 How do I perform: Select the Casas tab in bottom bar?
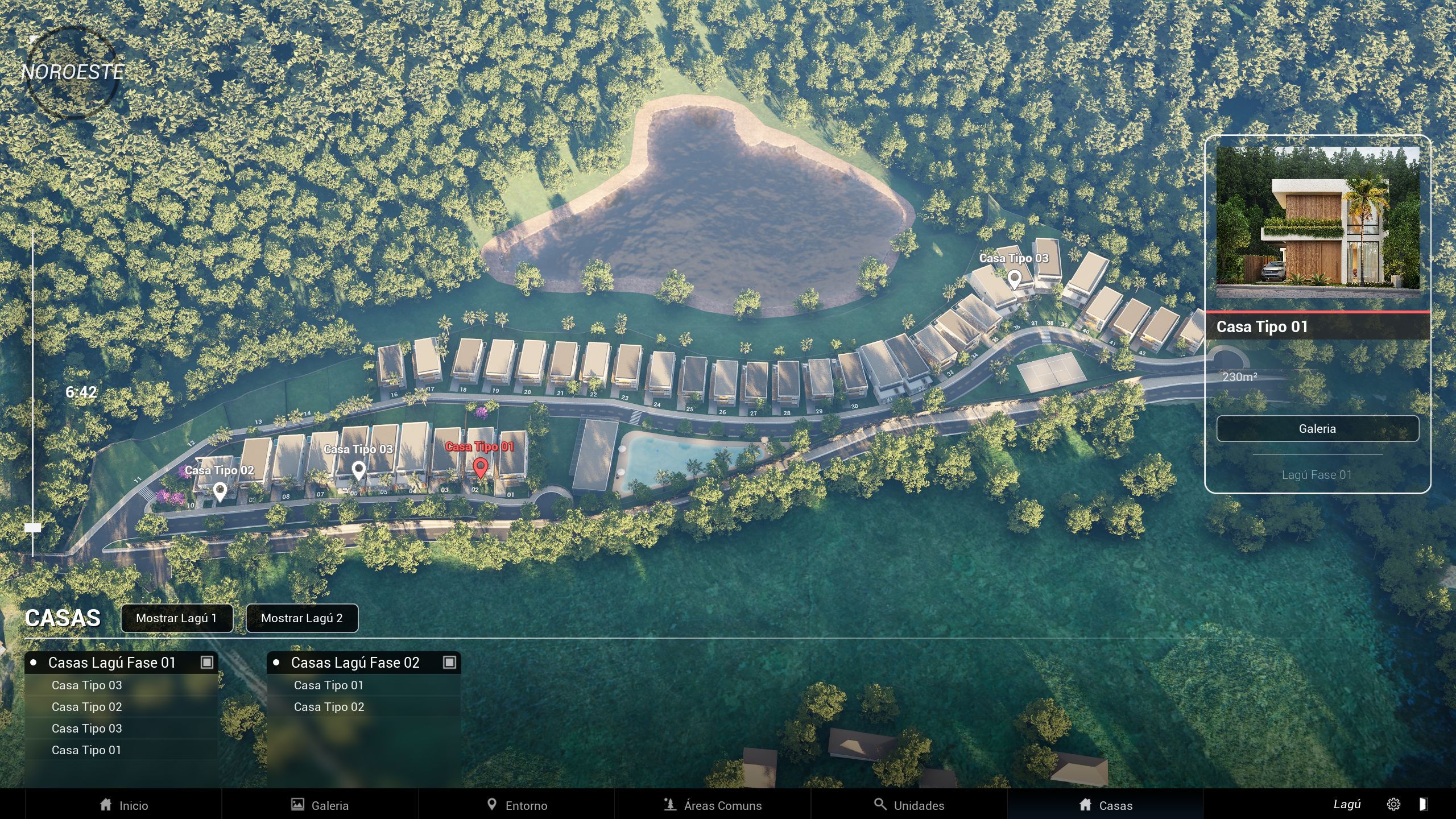coord(1106,805)
